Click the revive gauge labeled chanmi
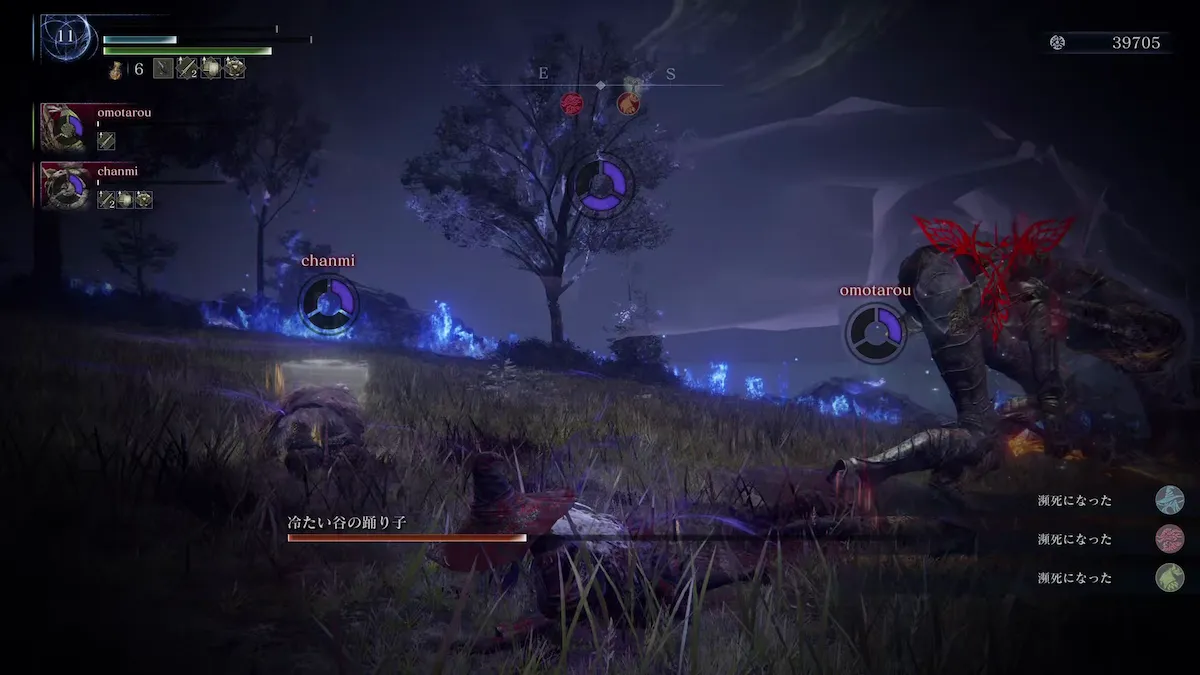Viewport: 1200px width, 675px height. tap(328, 304)
